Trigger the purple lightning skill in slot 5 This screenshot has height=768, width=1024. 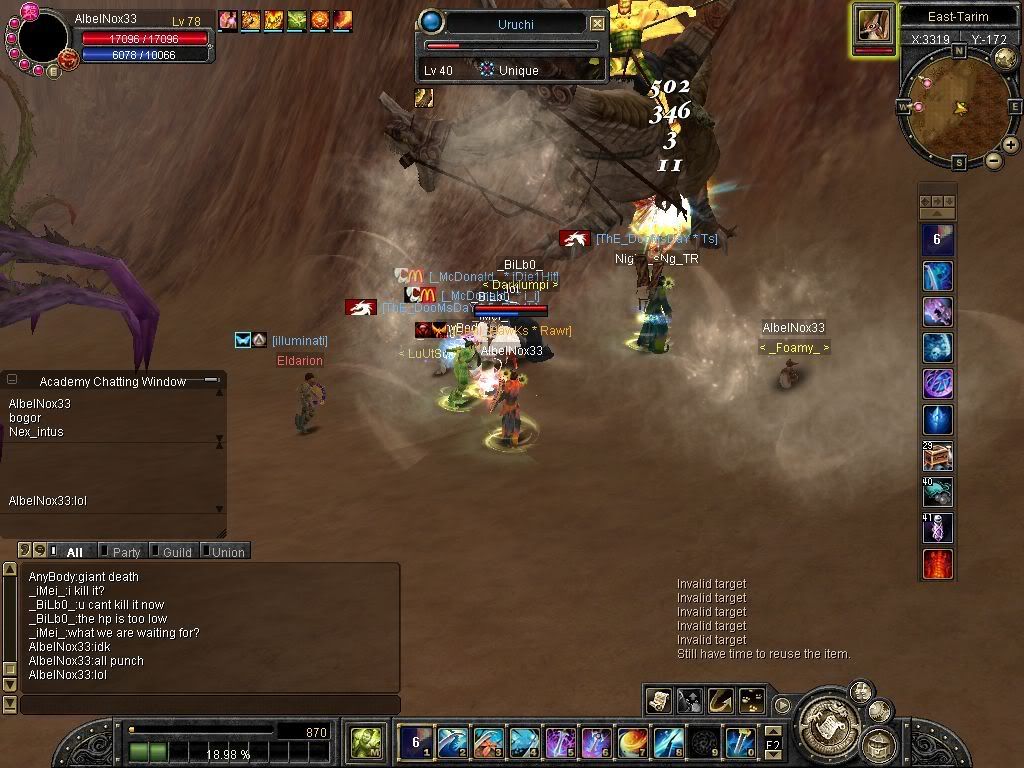559,742
